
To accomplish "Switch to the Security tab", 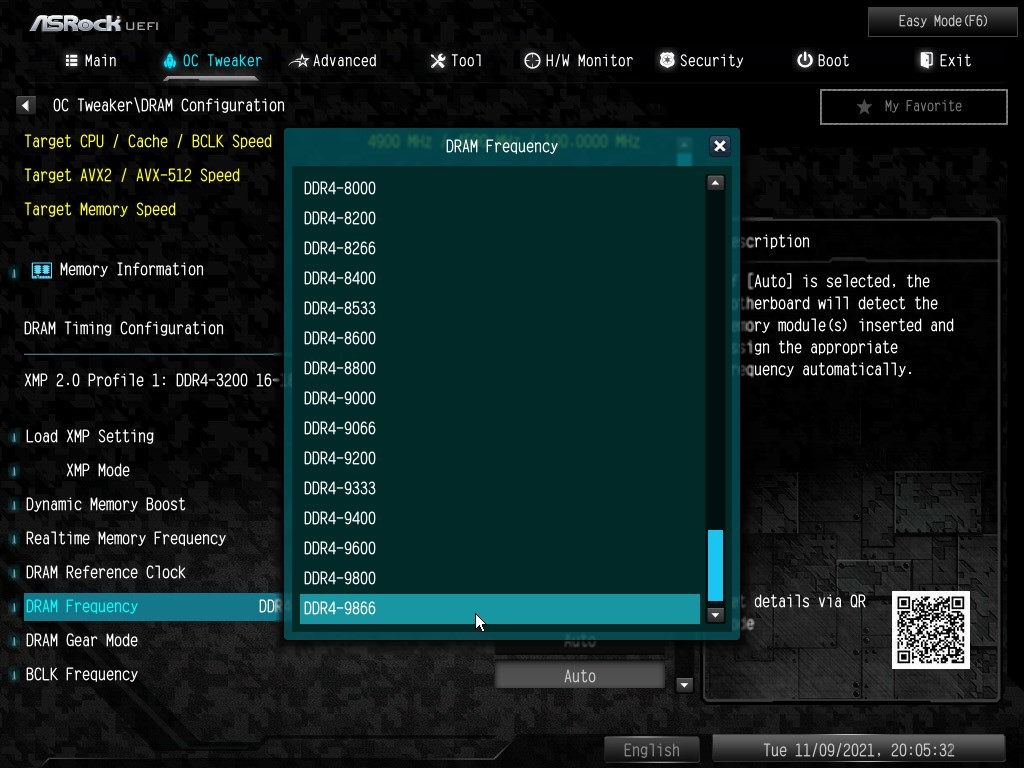I will click(701, 61).
